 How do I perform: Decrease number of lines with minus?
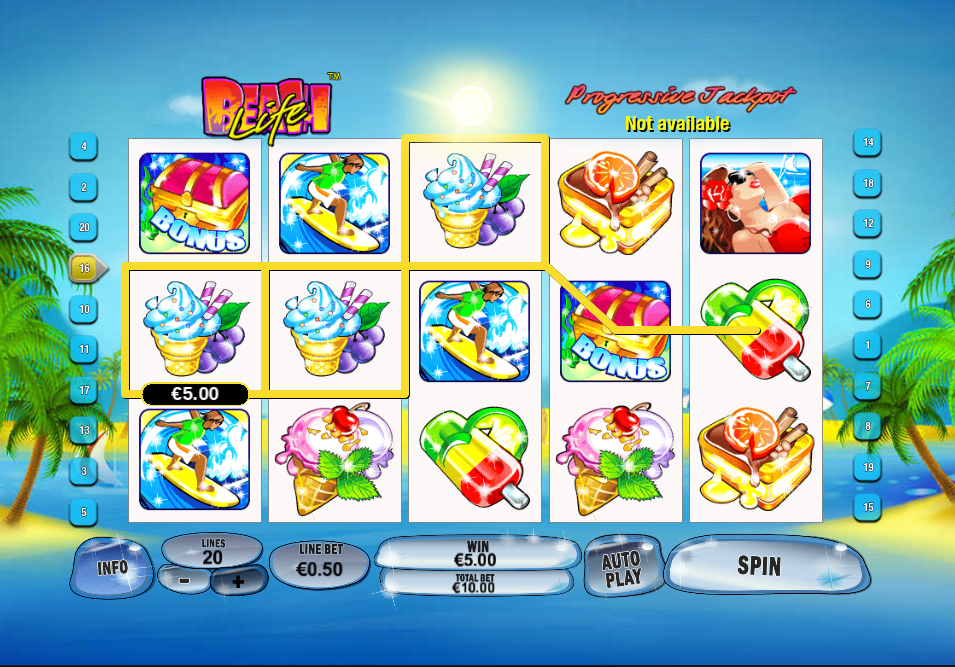186,581
